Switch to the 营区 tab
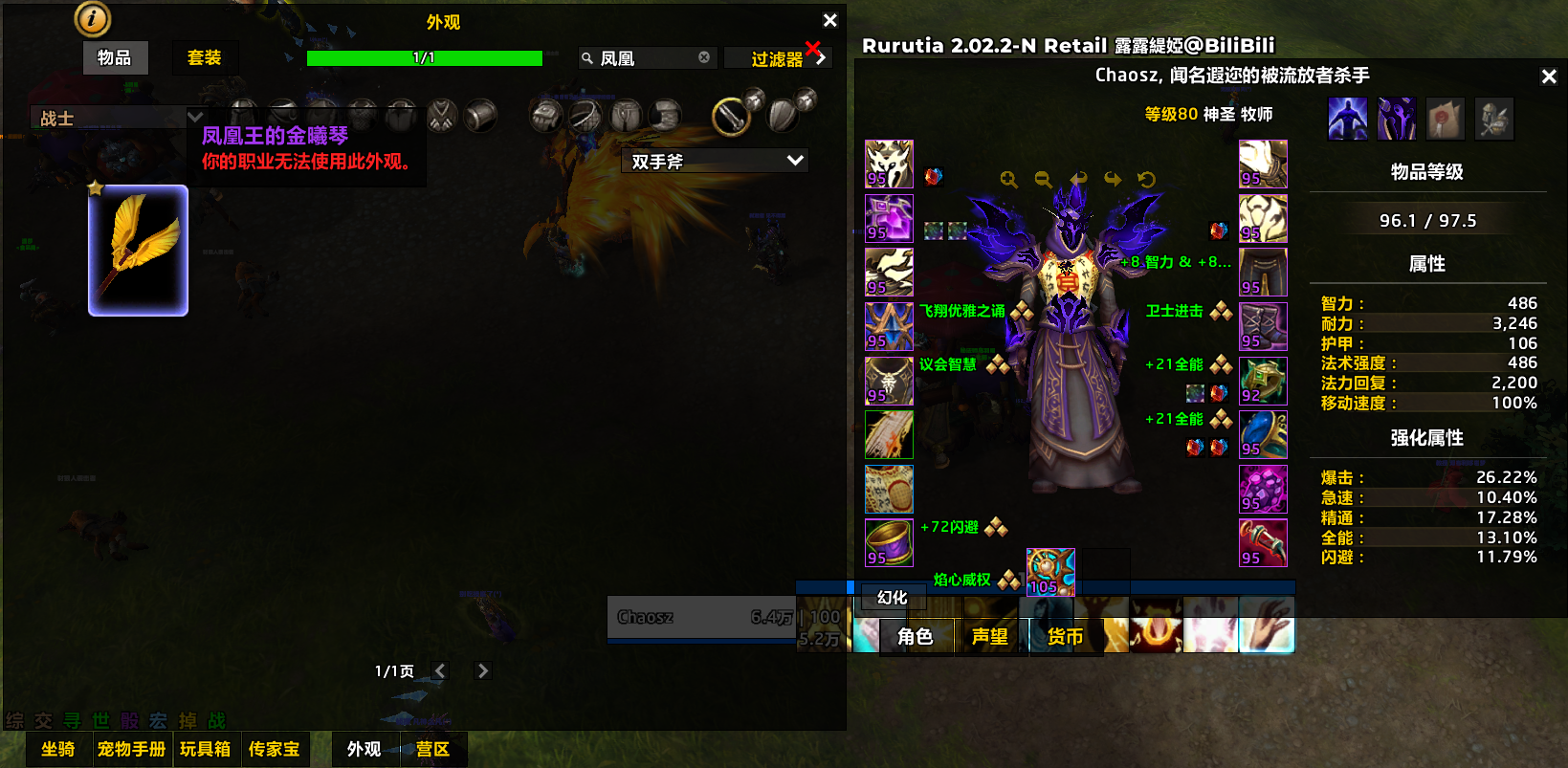Screen dimensions: 1568x768 432,750
